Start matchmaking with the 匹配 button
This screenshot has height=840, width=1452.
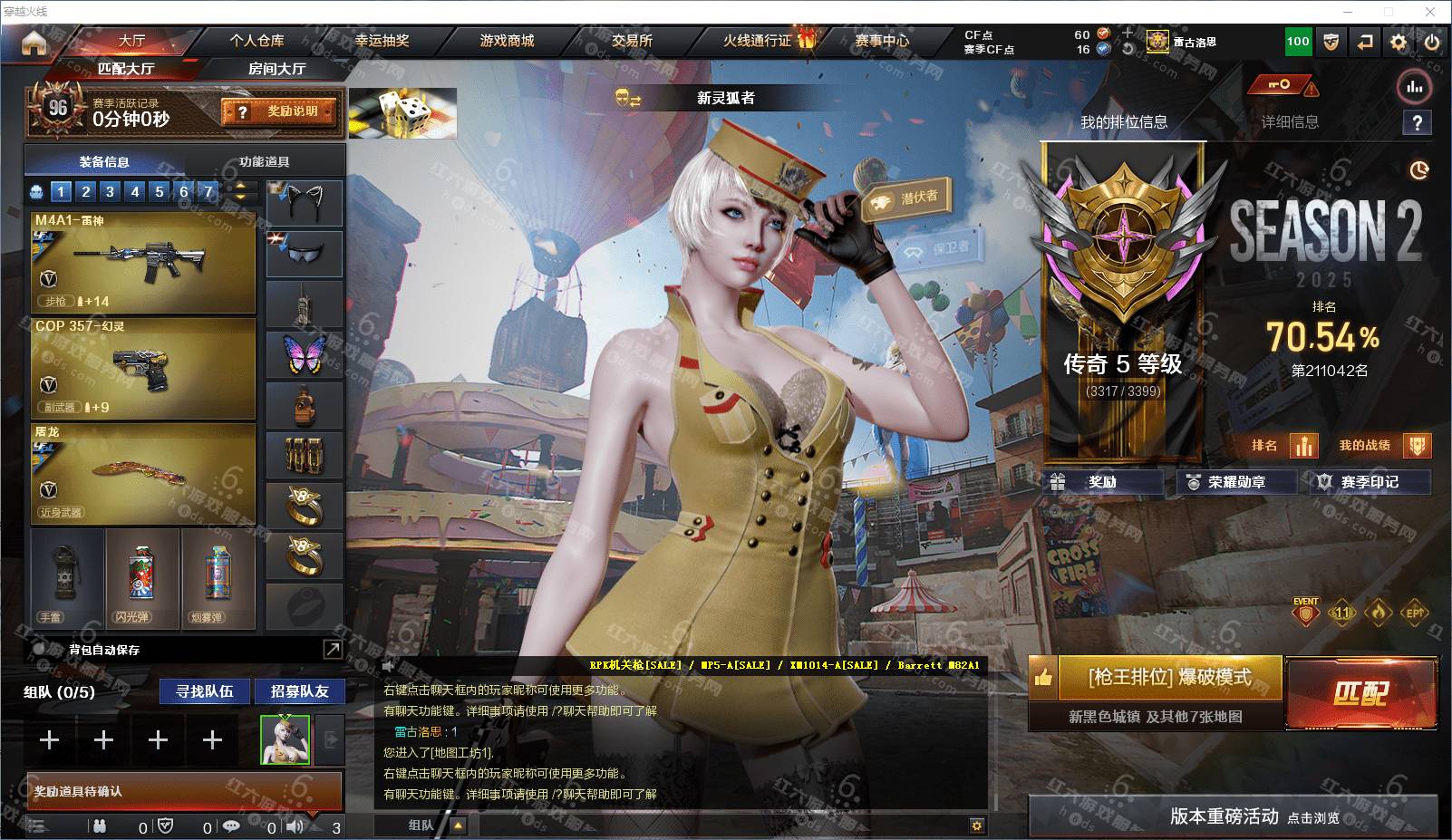tap(1360, 693)
